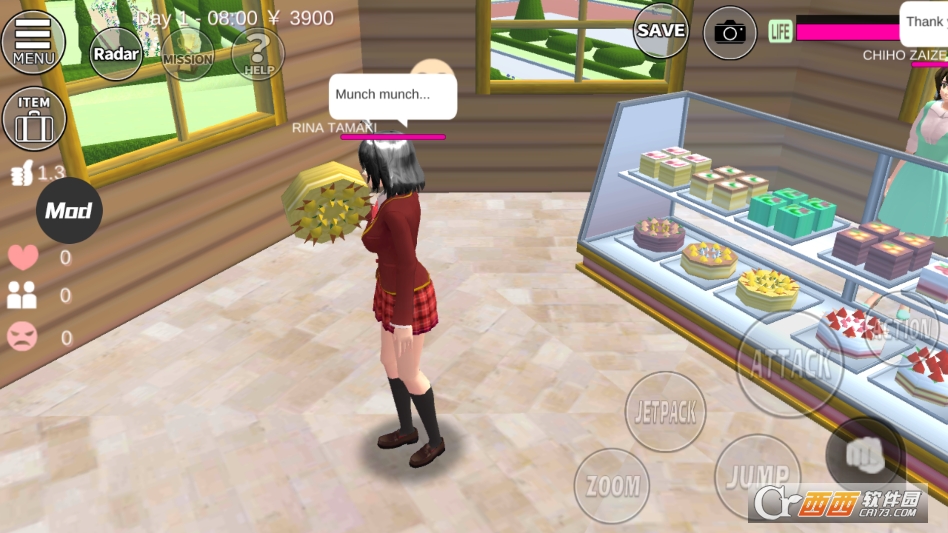Show the HELP screen
The image size is (948, 533).
point(258,54)
